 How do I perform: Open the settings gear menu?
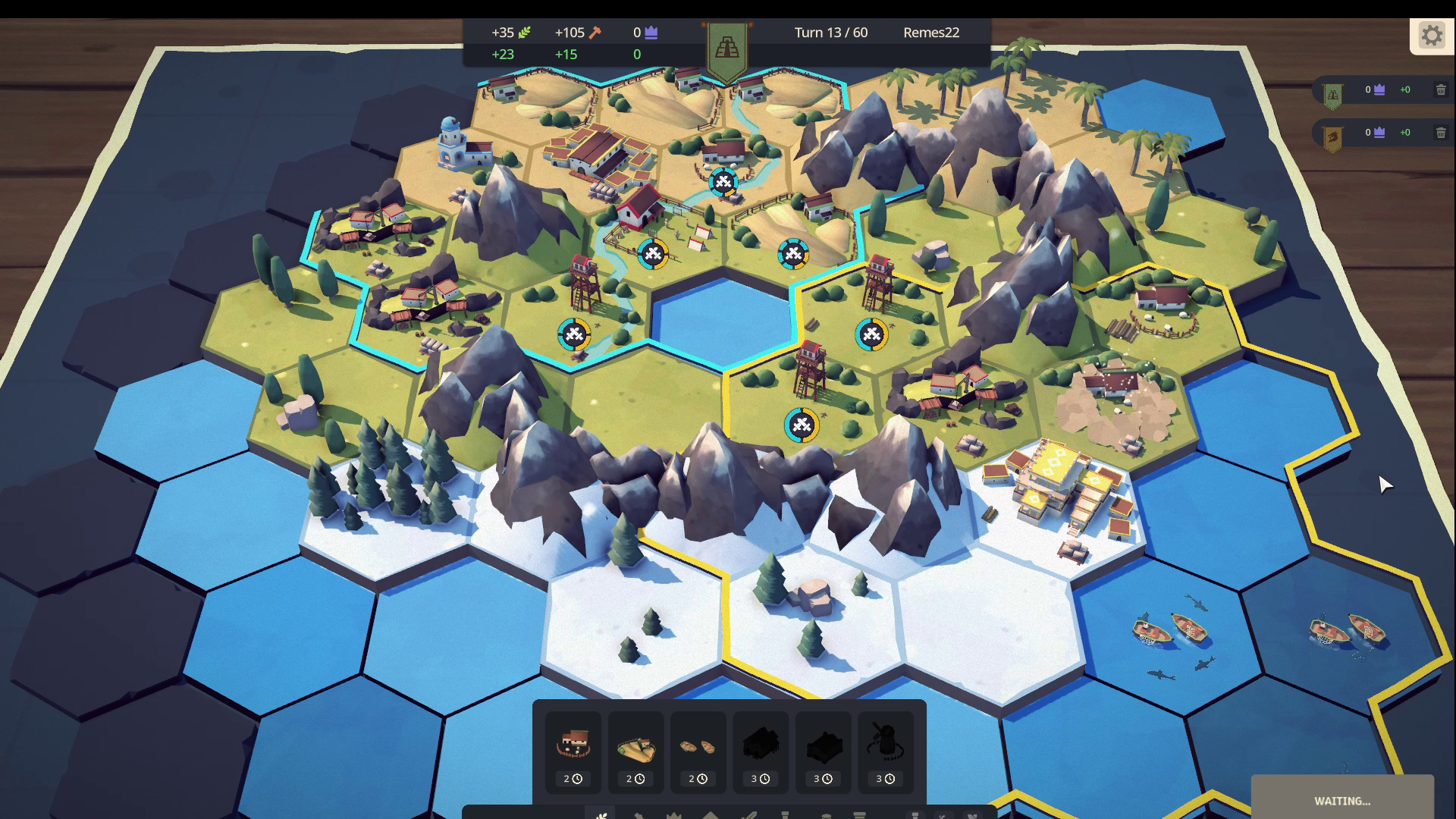(1431, 36)
